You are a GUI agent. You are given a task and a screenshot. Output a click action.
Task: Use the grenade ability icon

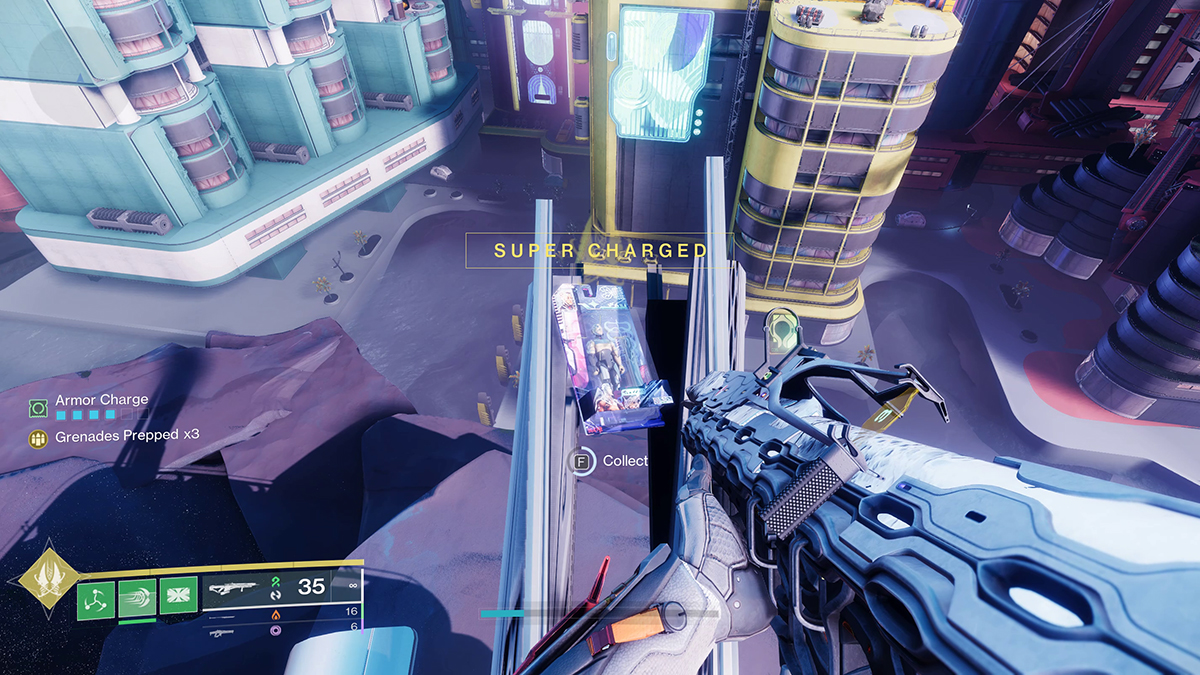tap(96, 598)
